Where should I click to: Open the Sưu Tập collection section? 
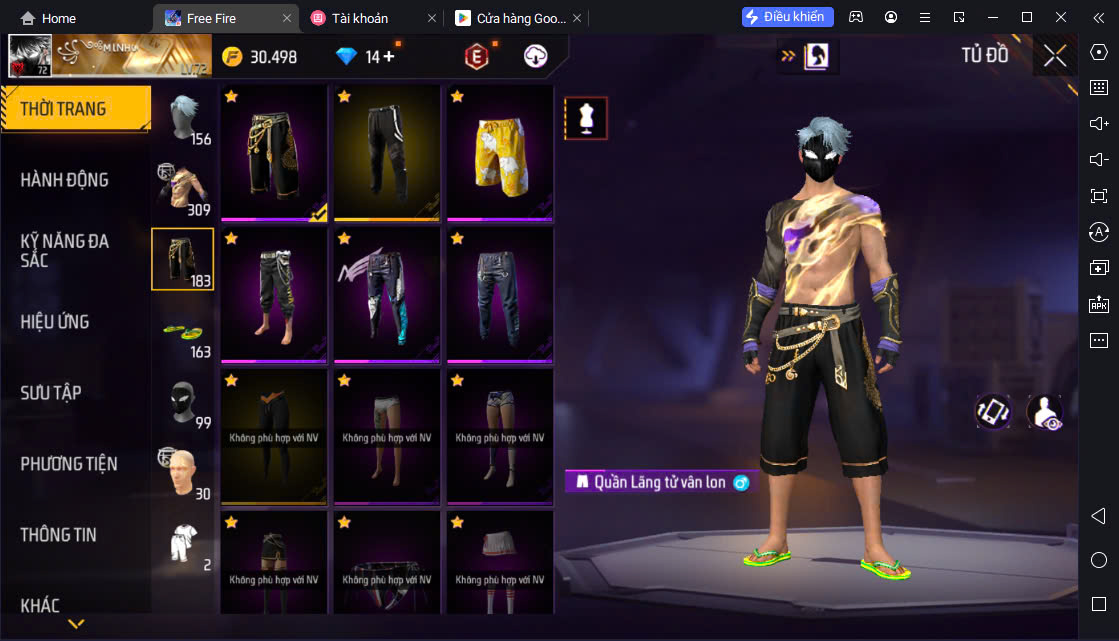point(51,393)
